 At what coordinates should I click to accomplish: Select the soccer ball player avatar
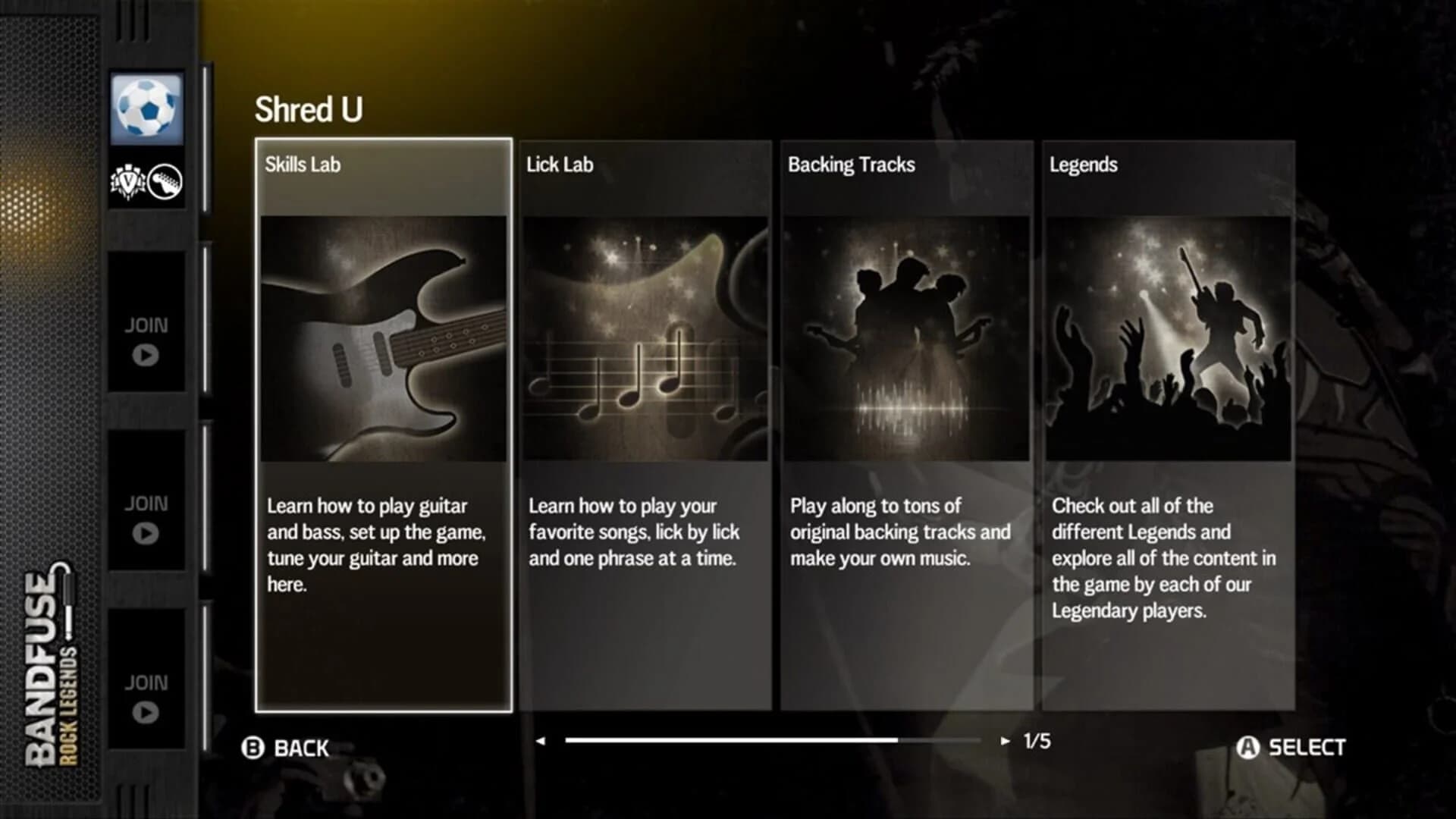pos(146,107)
